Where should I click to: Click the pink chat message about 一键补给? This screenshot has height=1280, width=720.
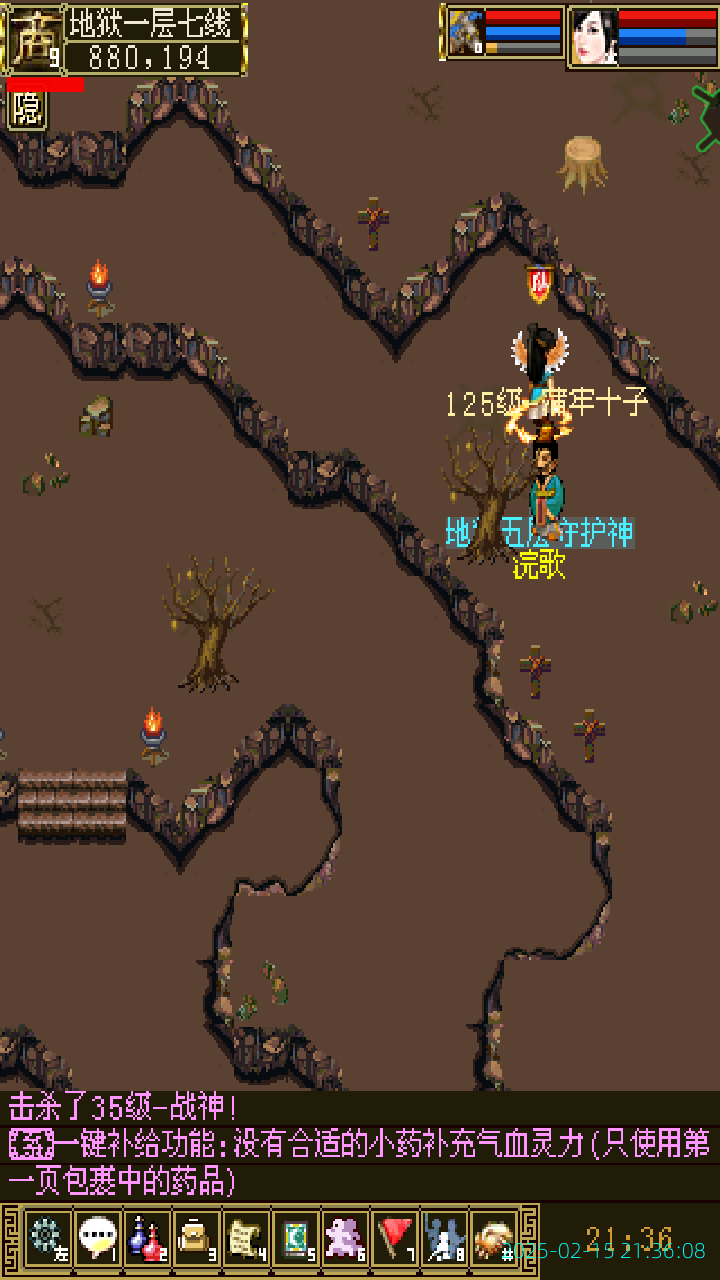(x=360, y=1162)
